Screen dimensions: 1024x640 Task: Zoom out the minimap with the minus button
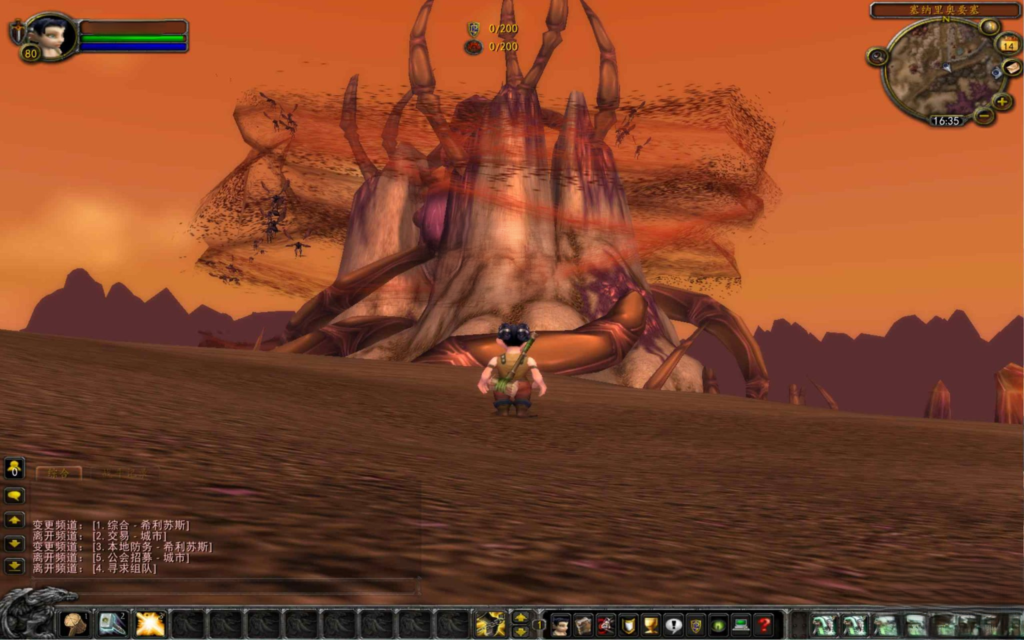[984, 116]
